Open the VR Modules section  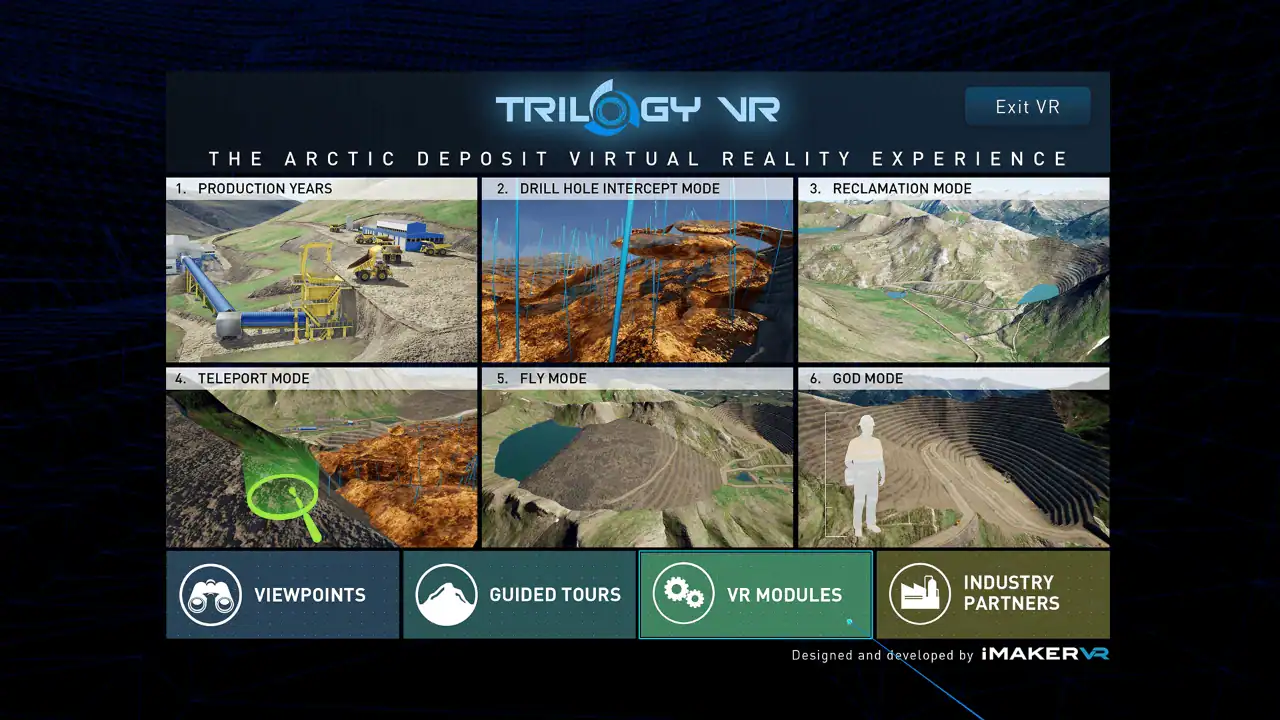click(x=755, y=594)
